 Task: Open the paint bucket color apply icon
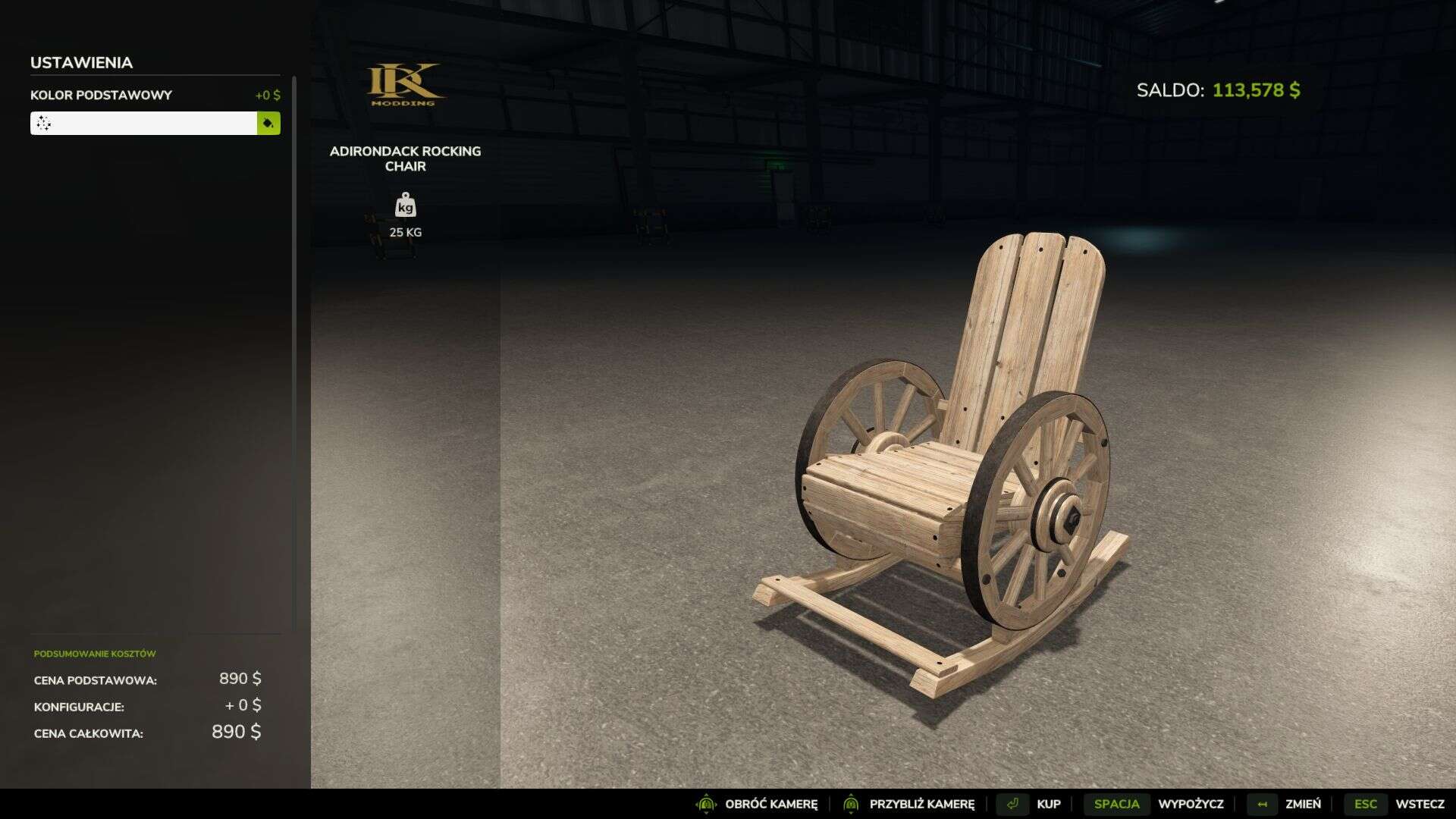[x=268, y=123]
